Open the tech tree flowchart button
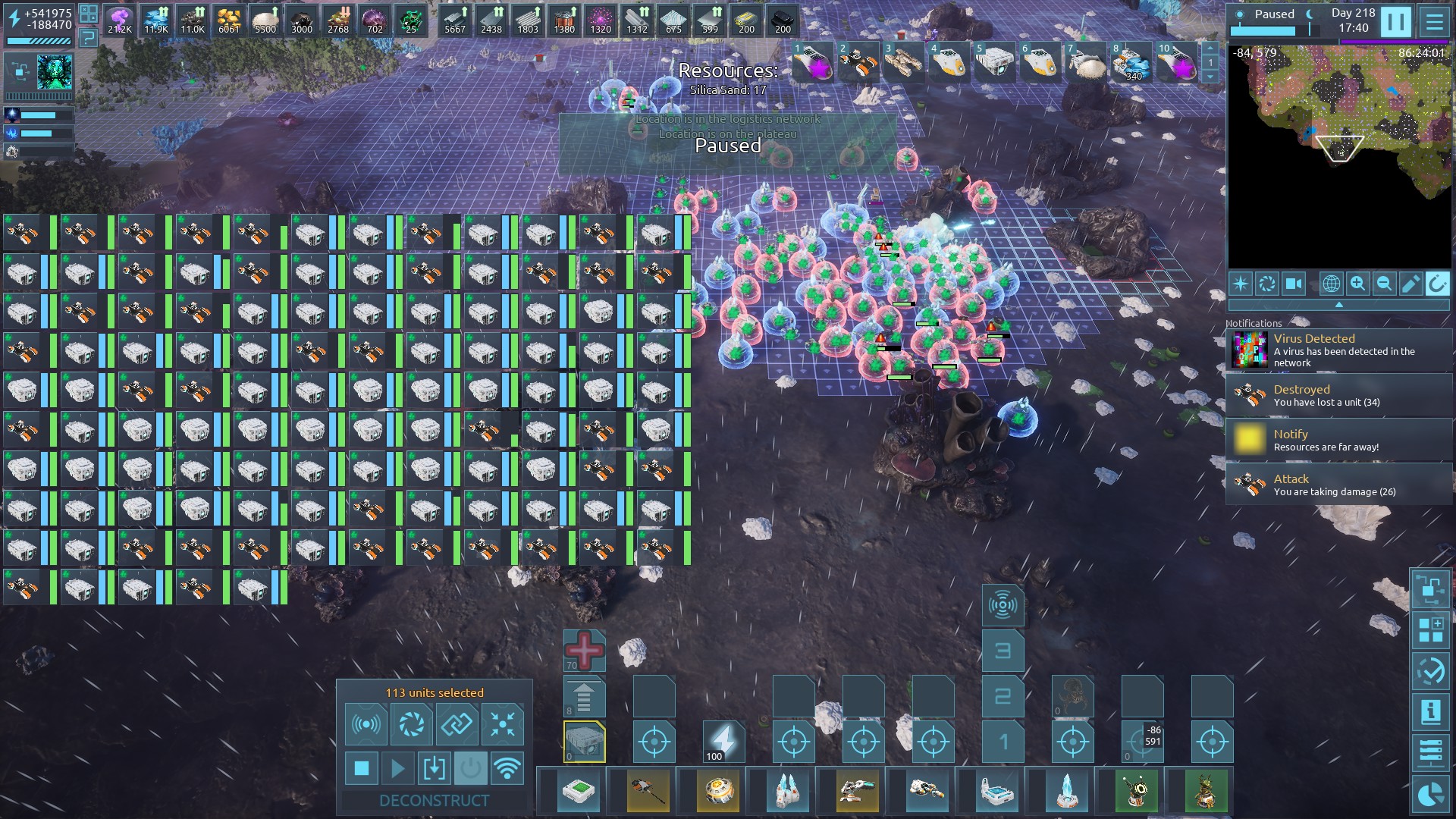Image resolution: width=1456 pixels, height=819 pixels. pyautogui.click(x=1431, y=589)
